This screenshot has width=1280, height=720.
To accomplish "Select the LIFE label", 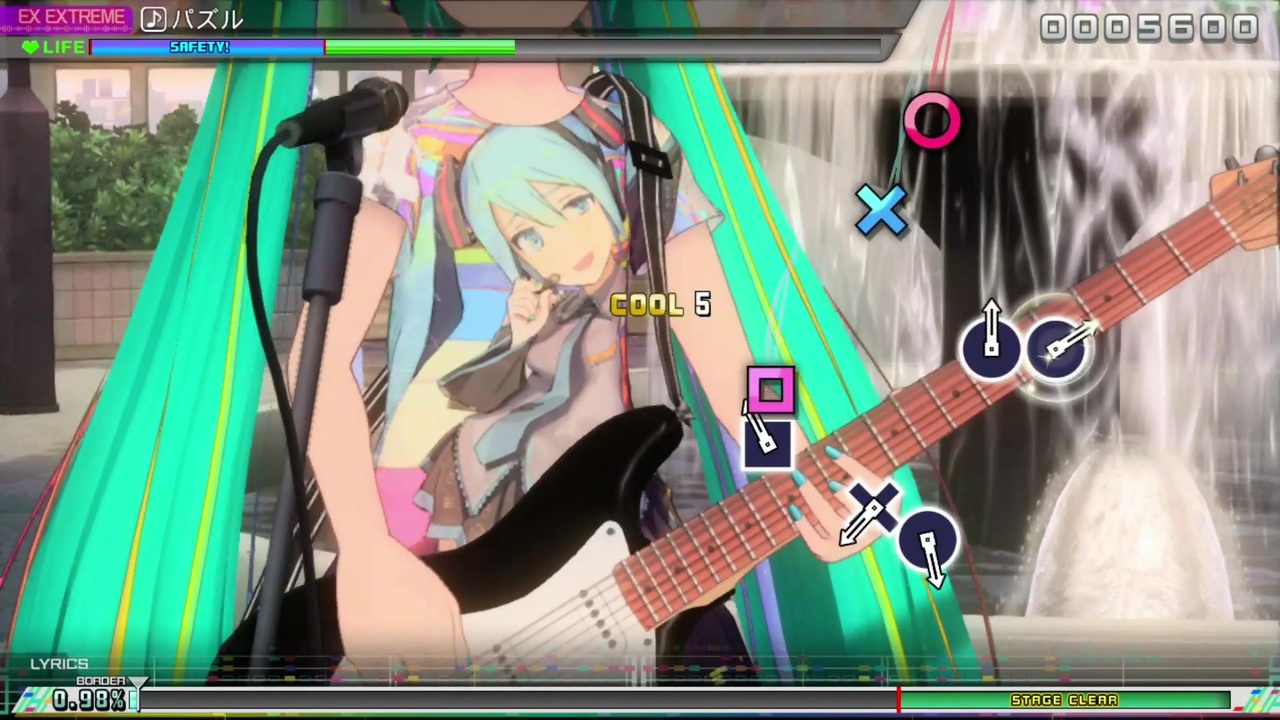I will pyautogui.click(x=64, y=47).
